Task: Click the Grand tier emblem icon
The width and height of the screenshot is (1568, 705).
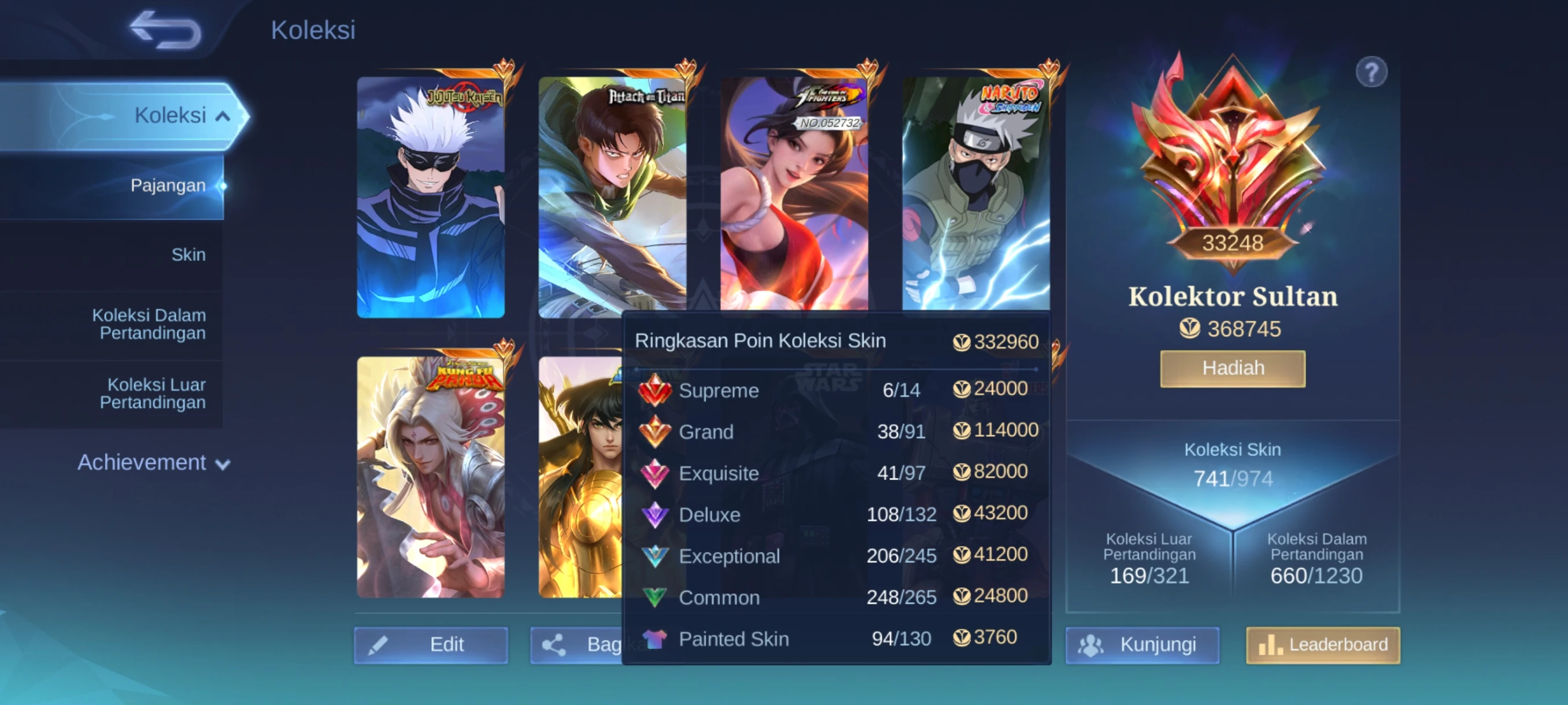Action: 657,430
